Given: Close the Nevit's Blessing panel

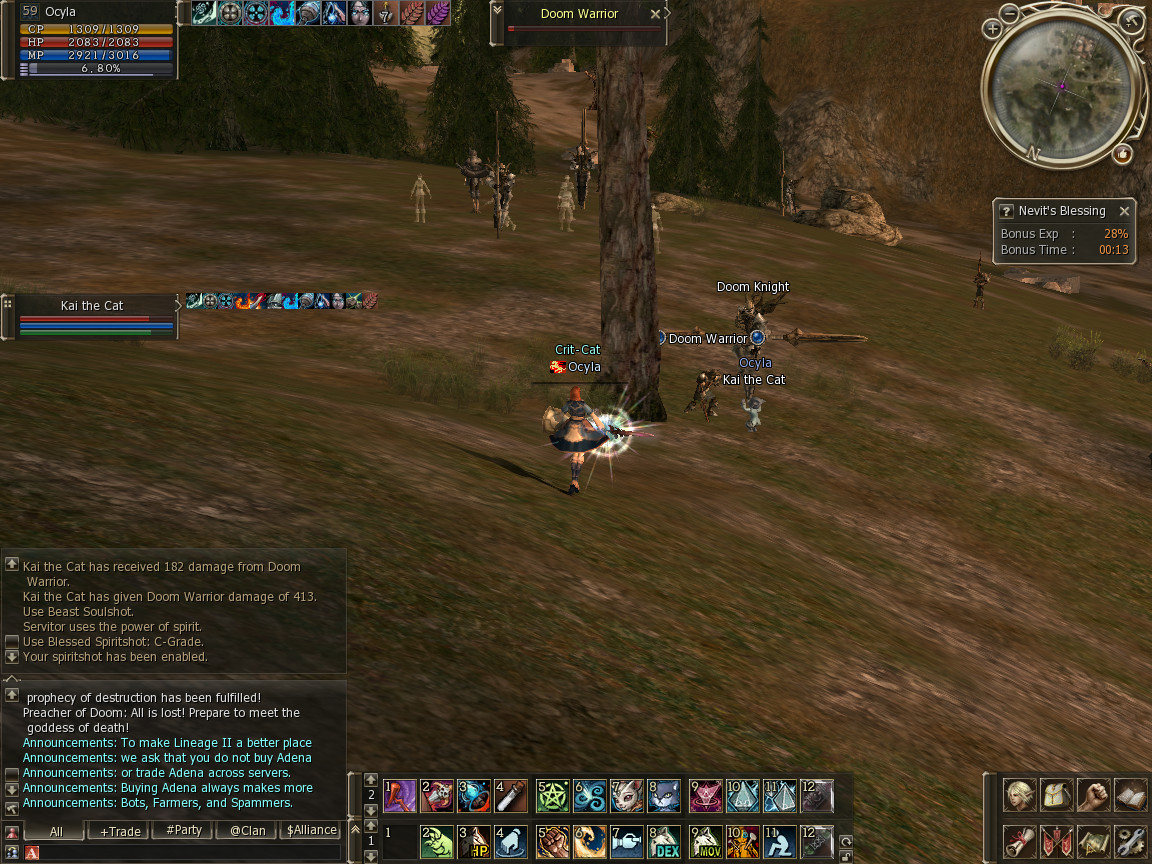Looking at the screenshot, I should click(x=1124, y=211).
